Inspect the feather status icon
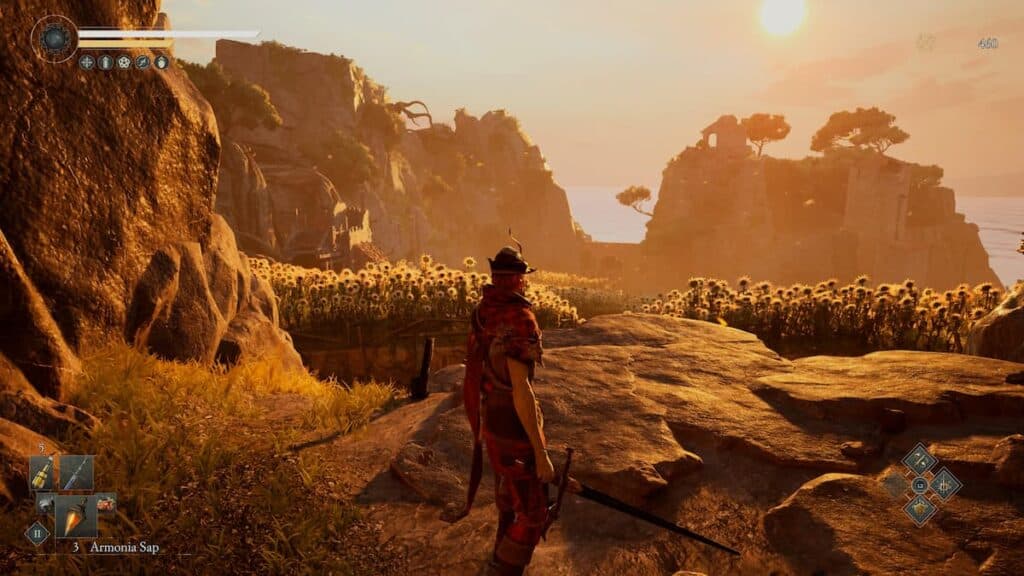Image resolution: width=1024 pixels, height=576 pixels. 142,62
